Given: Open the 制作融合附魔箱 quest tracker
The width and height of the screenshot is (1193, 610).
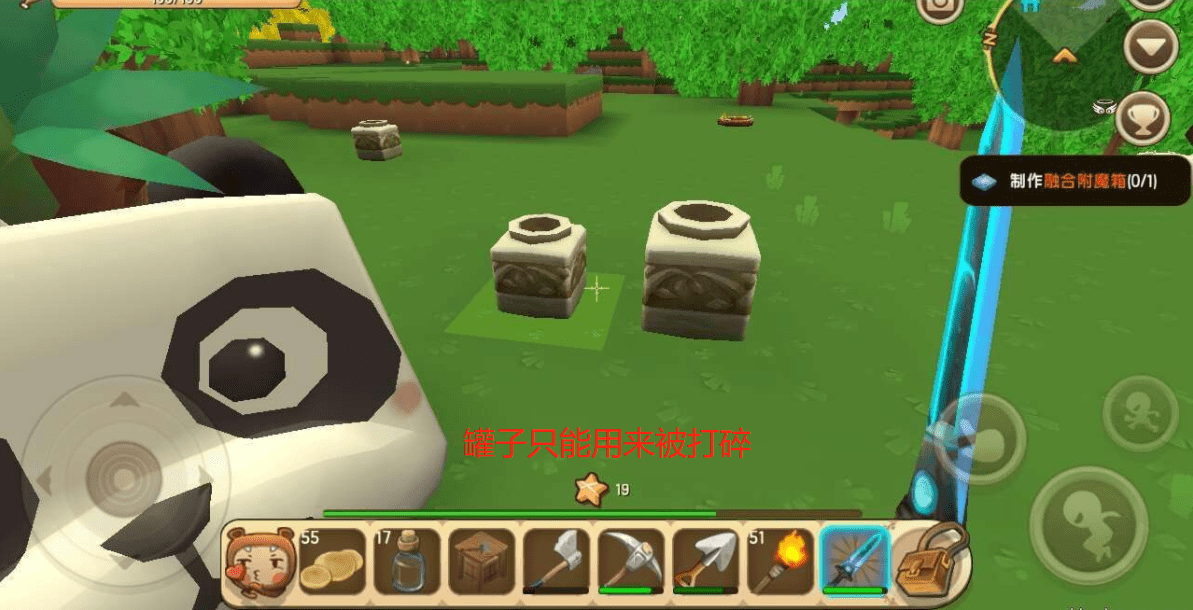Looking at the screenshot, I should 1075,181.
